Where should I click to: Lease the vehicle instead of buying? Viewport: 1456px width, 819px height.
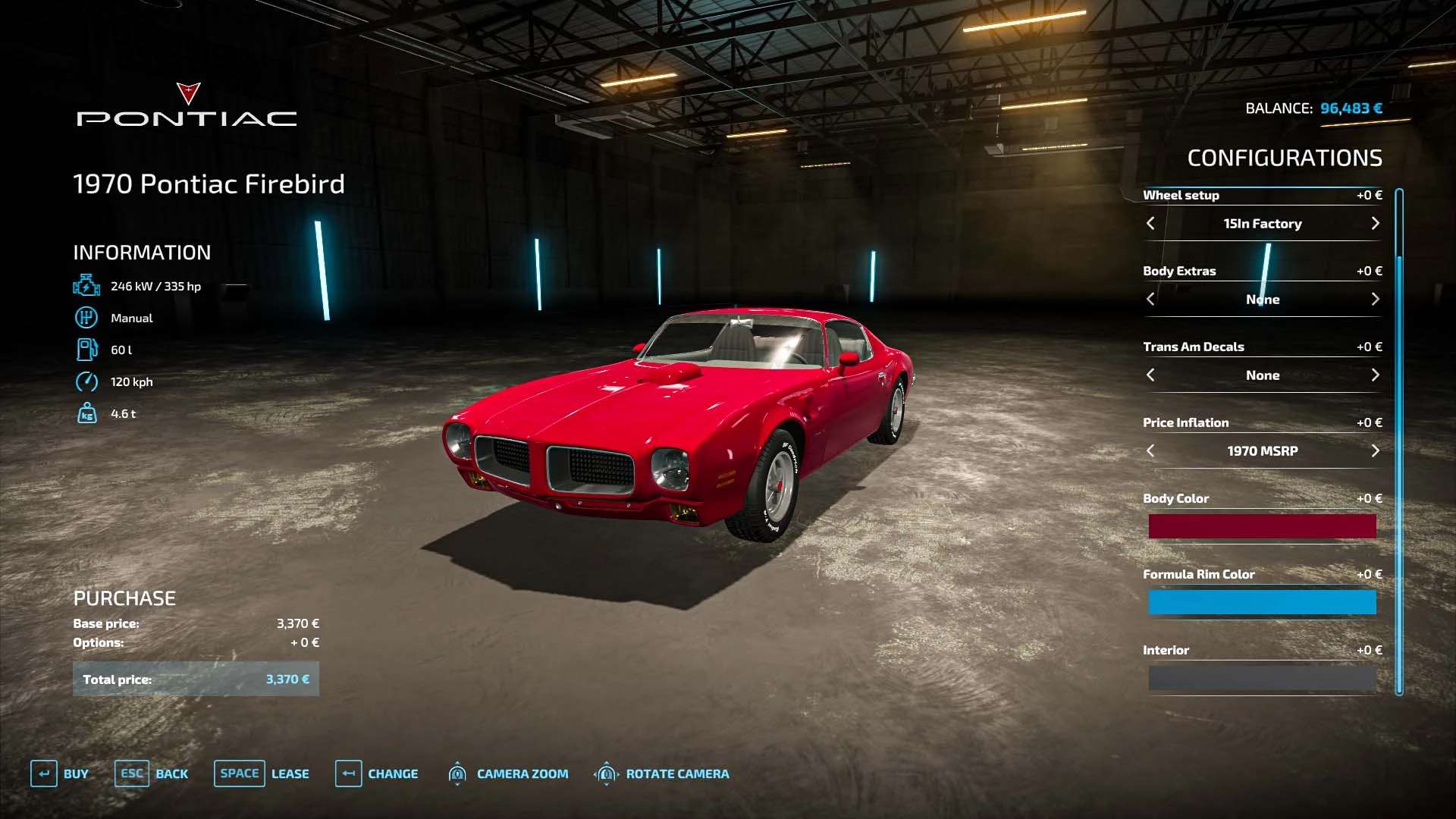pyautogui.click(x=262, y=773)
